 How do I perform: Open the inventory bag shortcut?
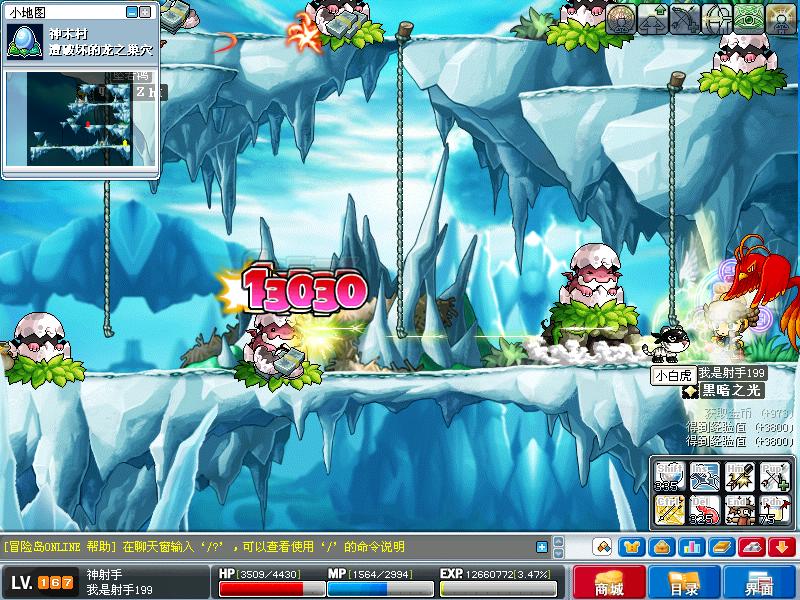point(661,547)
